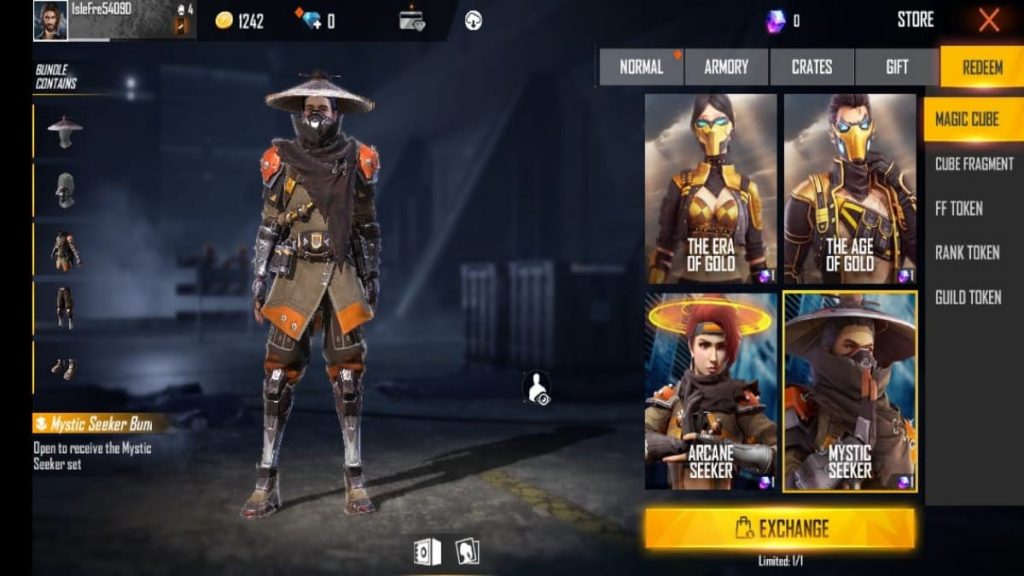
Task: Open the Armory tab
Action: (x=726, y=67)
